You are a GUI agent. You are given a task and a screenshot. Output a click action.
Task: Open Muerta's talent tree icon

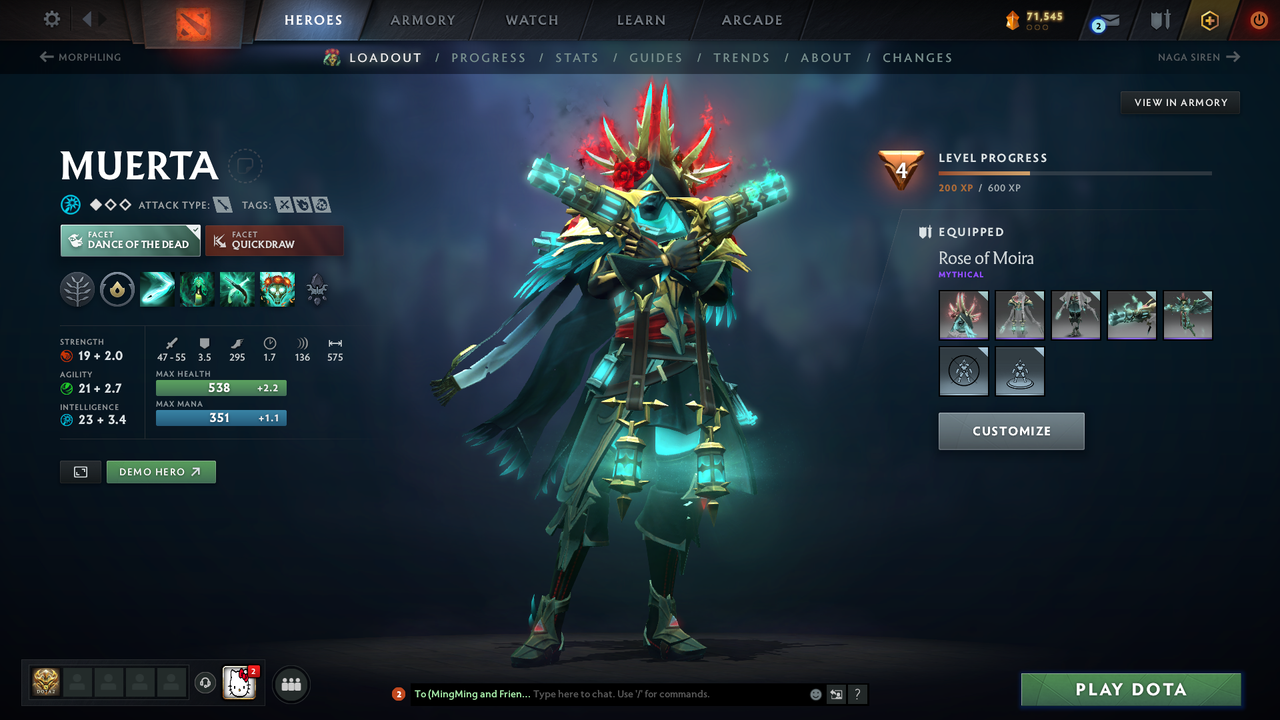pos(77,289)
